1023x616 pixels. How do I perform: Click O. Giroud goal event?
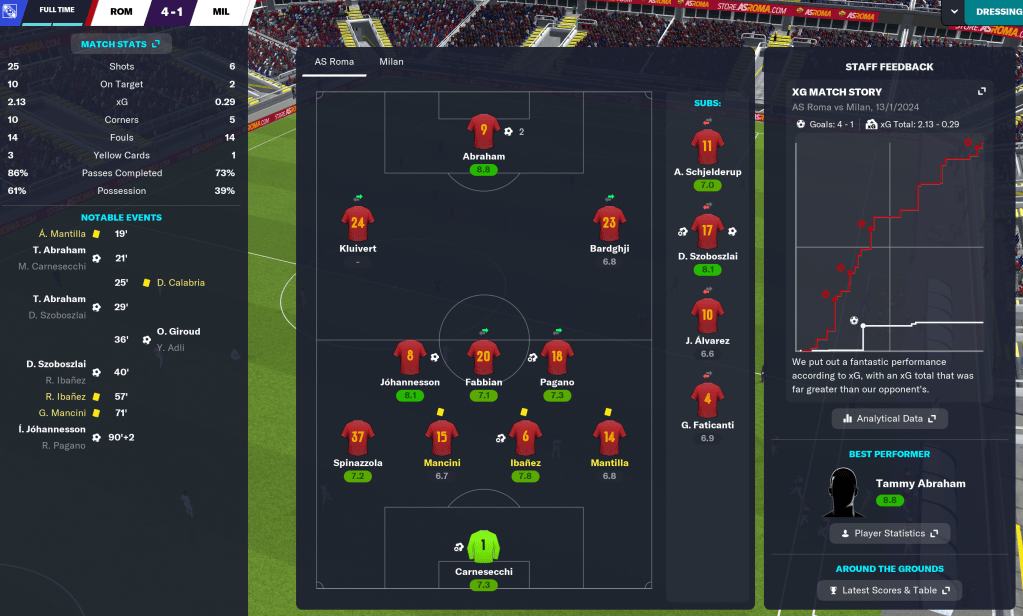point(178,332)
